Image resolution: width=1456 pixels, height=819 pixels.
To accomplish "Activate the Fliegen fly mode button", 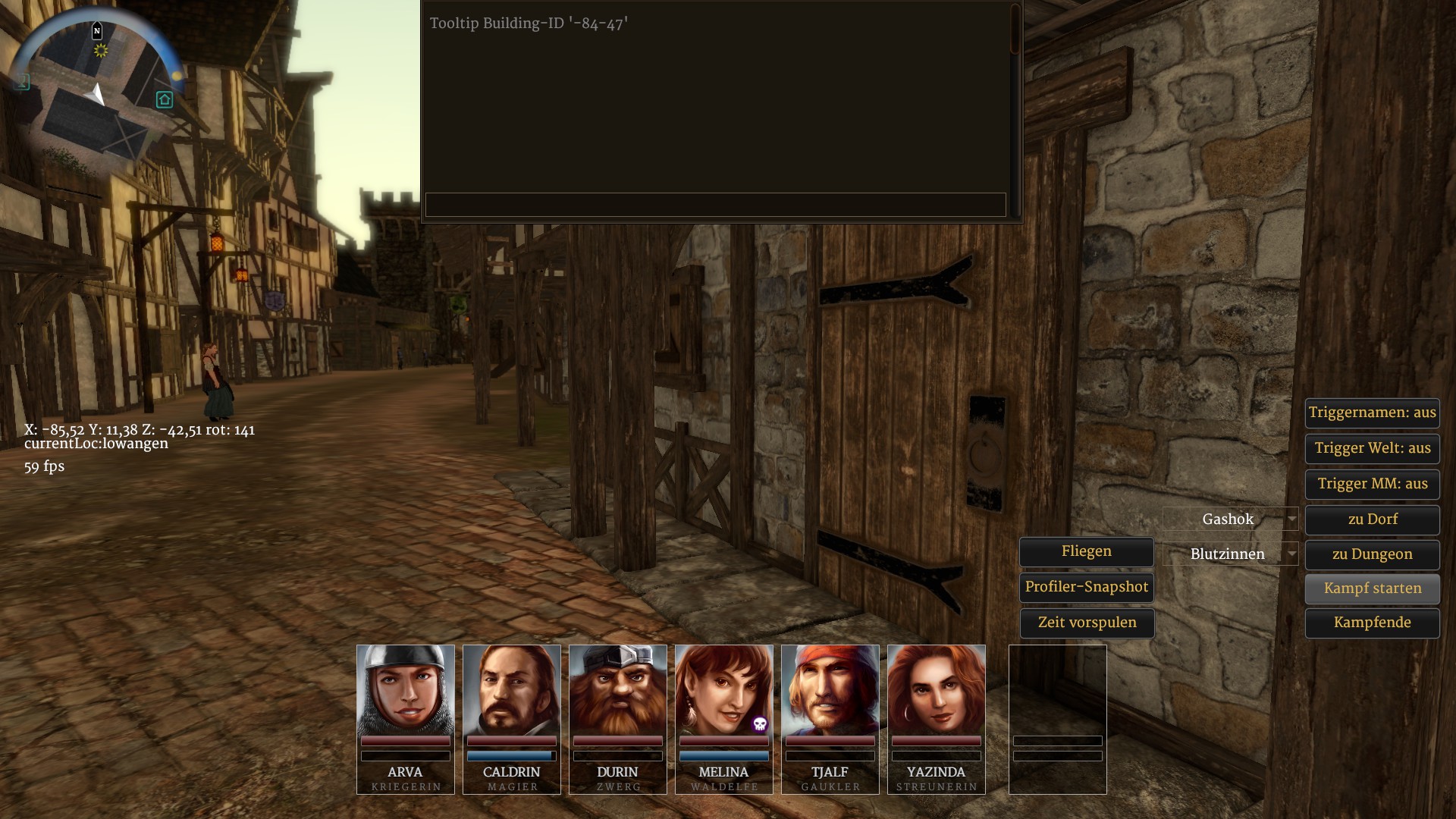I will [x=1086, y=551].
